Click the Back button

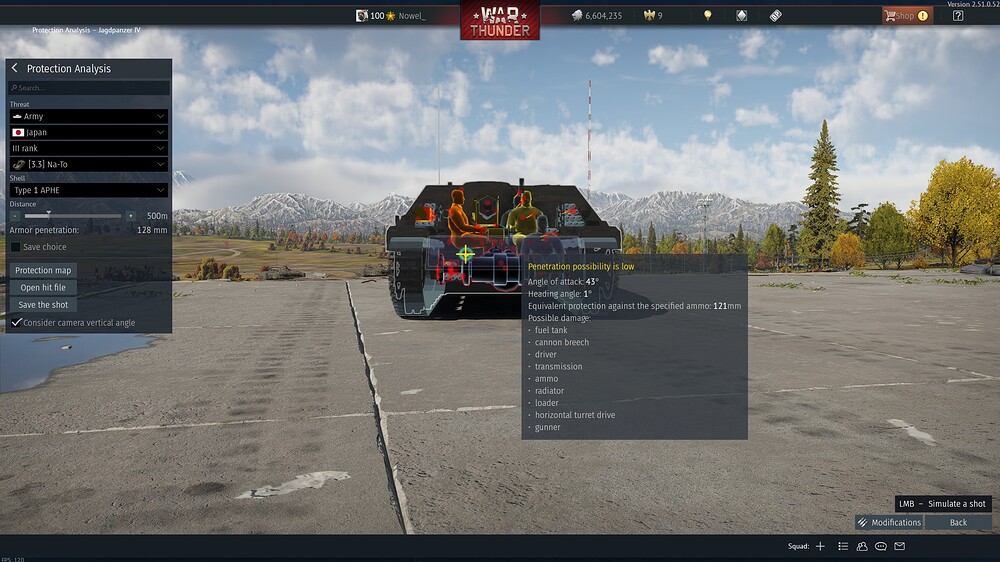[958, 522]
